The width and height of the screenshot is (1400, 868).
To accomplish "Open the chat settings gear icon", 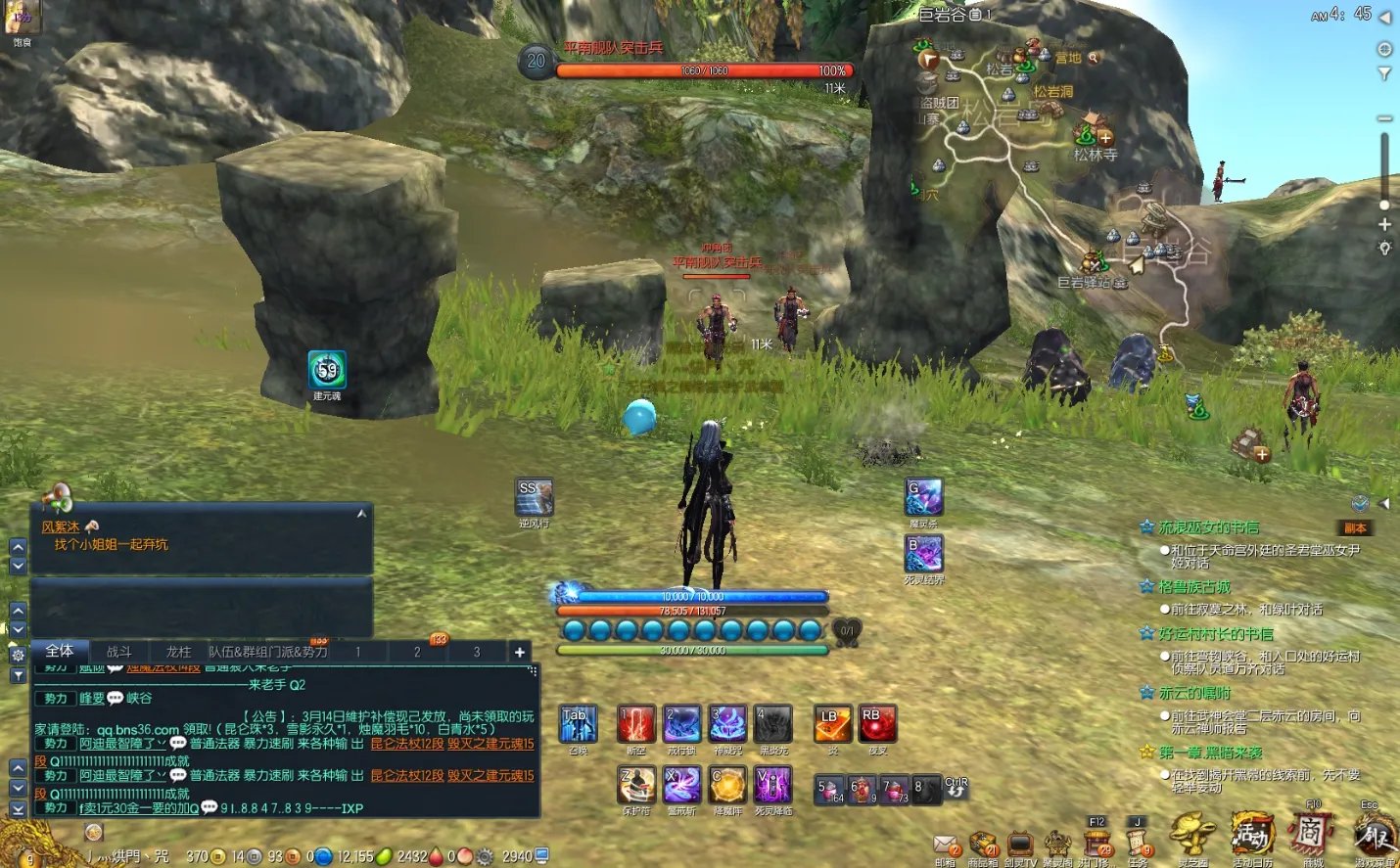I will click(x=18, y=656).
